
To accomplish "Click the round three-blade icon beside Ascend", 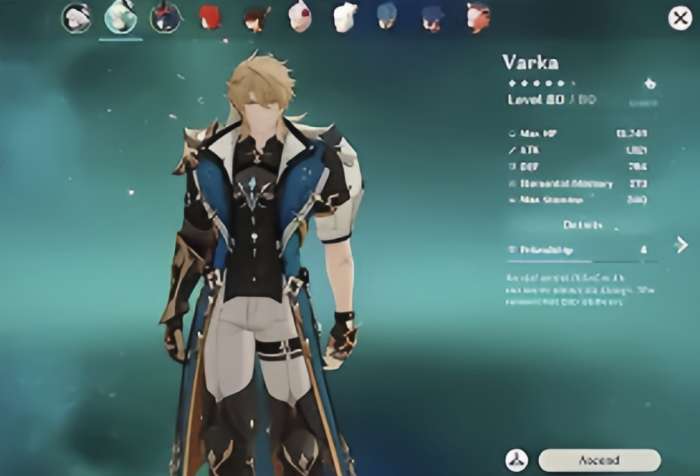I will (517, 460).
